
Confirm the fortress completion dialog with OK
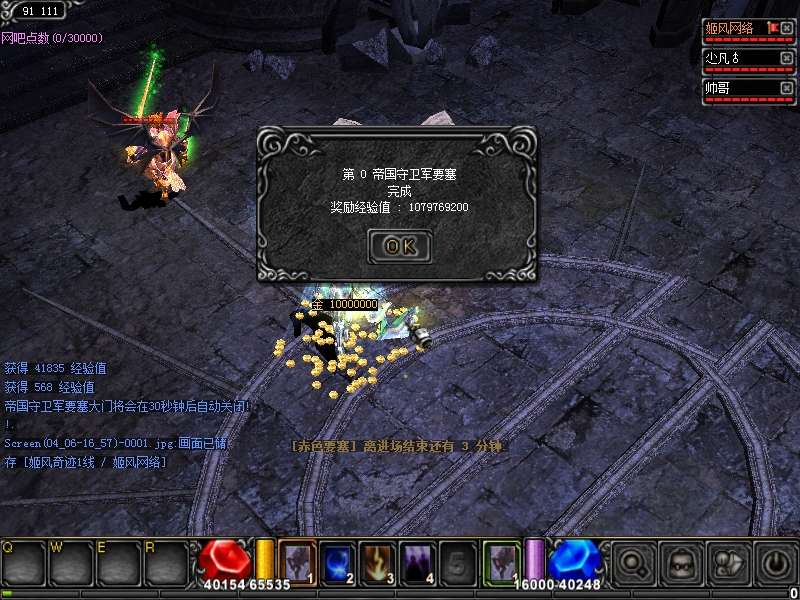coord(400,246)
